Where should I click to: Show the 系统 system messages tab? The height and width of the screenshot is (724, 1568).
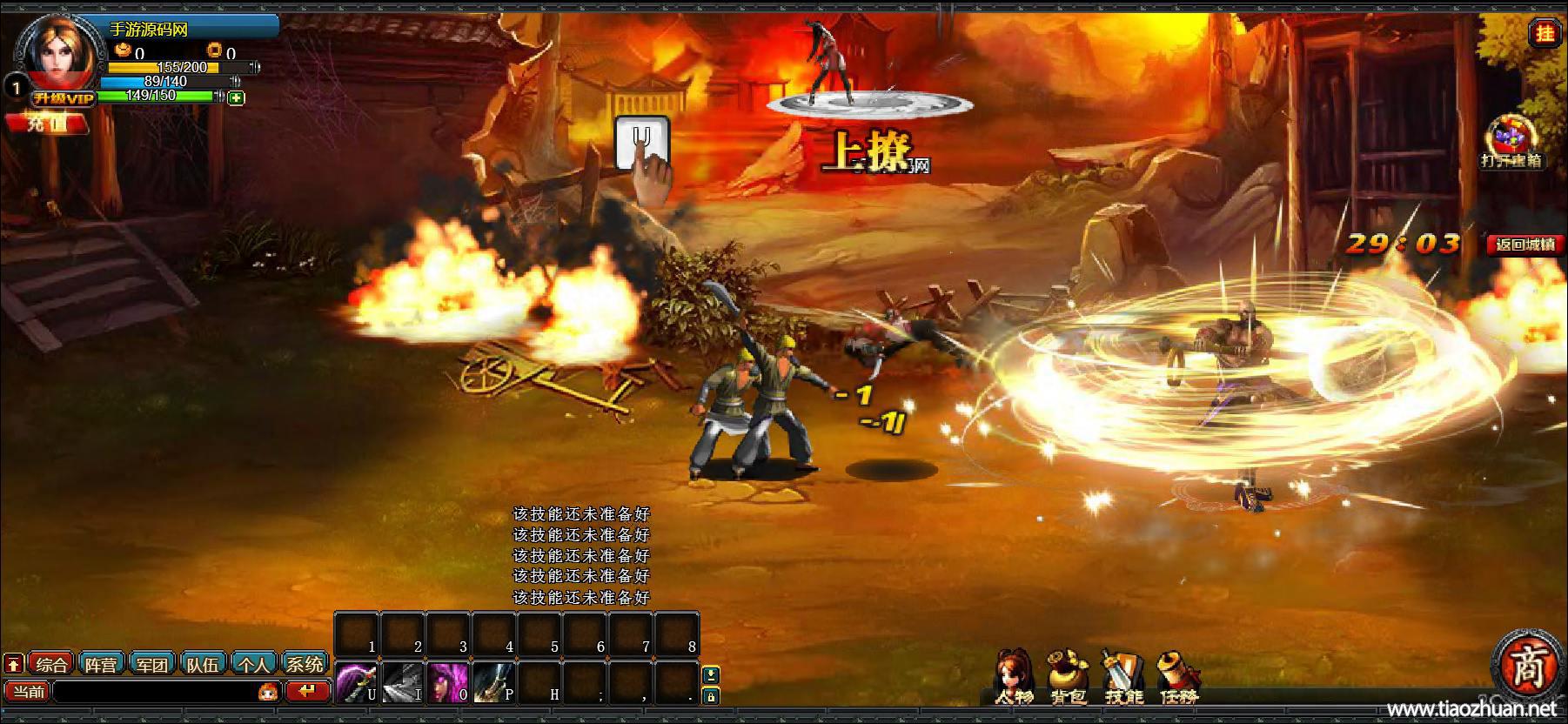pos(305,665)
